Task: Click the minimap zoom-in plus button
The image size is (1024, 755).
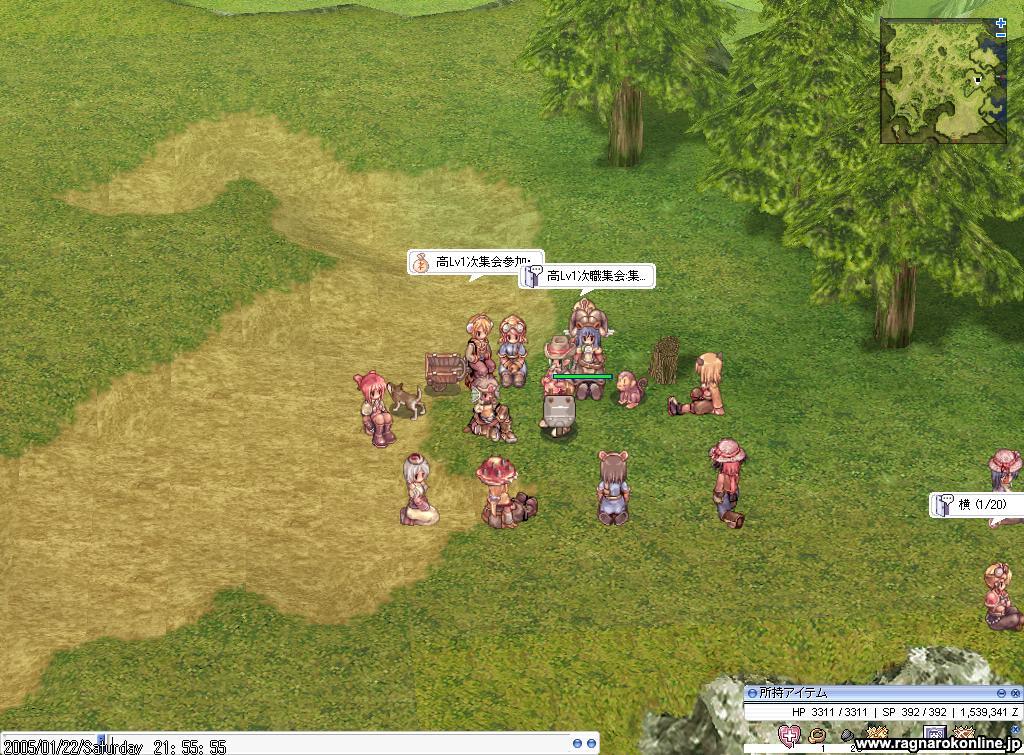Action: 1001,22
